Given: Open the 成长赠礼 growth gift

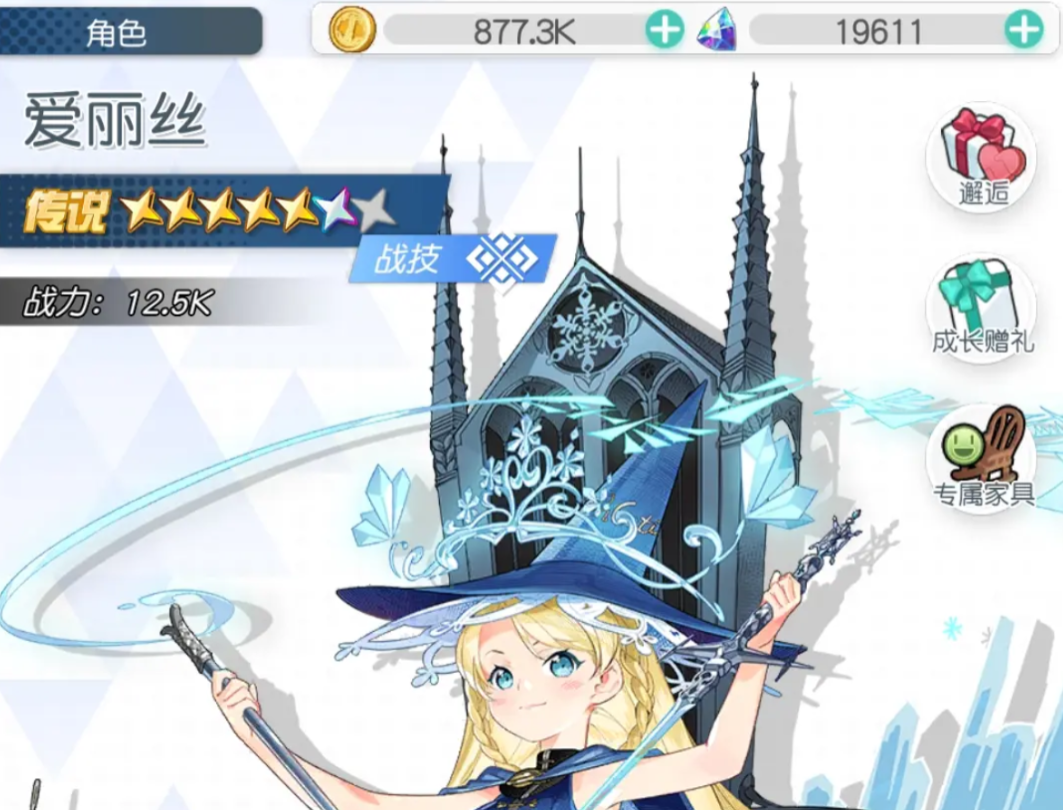Looking at the screenshot, I should (981, 306).
